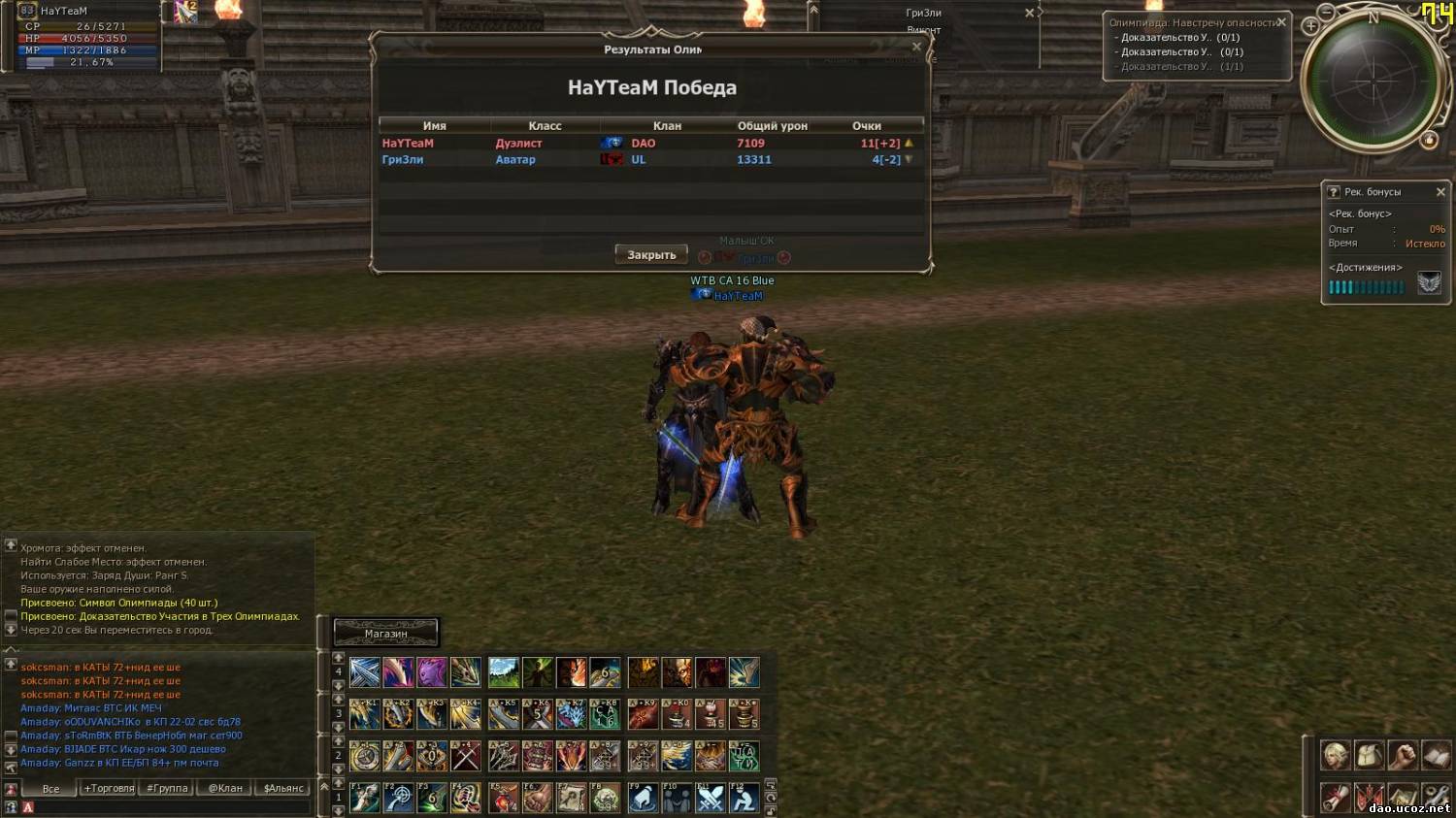Close the Olympiad results window via the X
Image resolution: width=1456 pixels, height=818 pixels.
916,47
